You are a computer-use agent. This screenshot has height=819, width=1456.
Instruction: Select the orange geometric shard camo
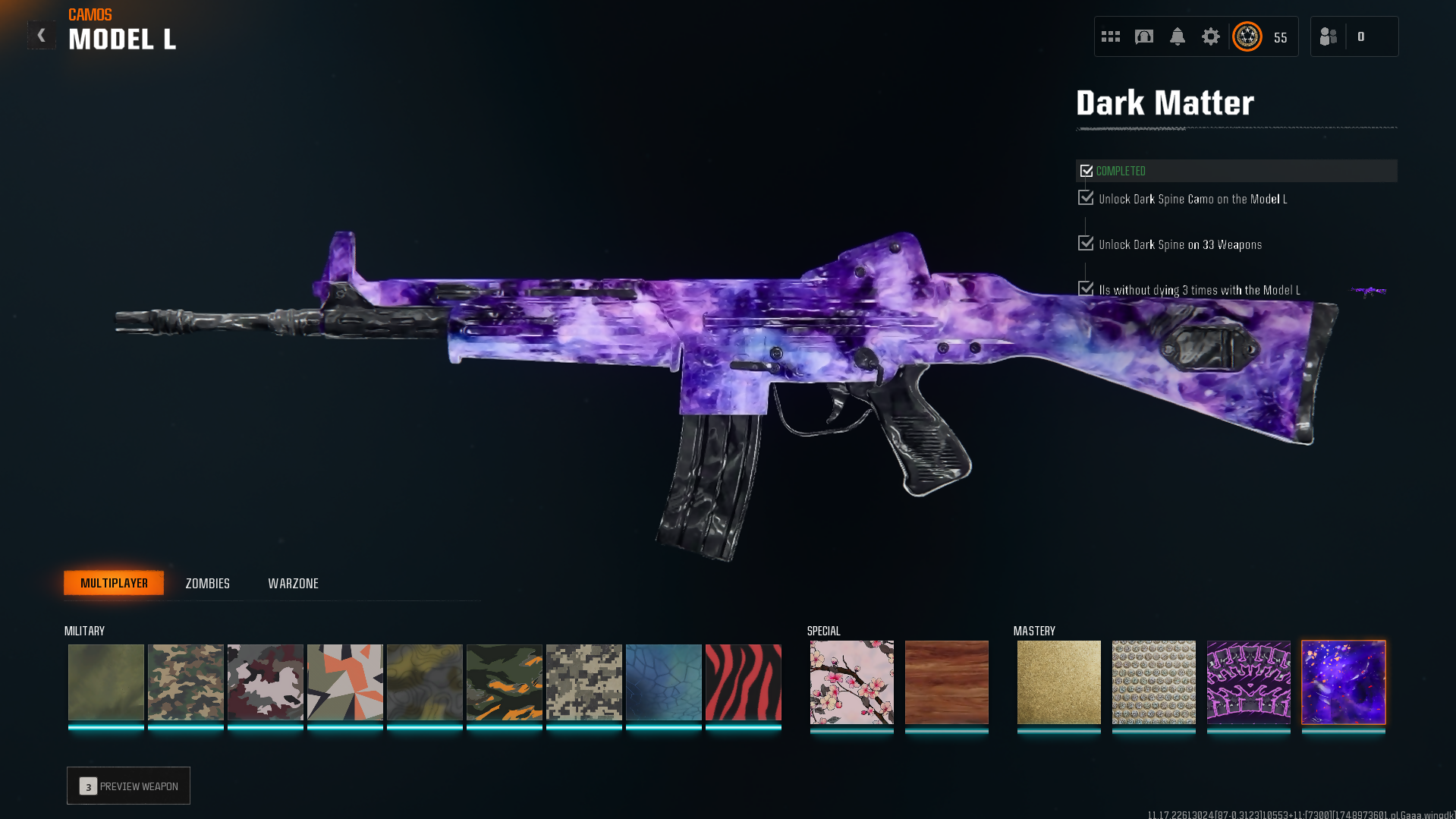click(x=344, y=682)
